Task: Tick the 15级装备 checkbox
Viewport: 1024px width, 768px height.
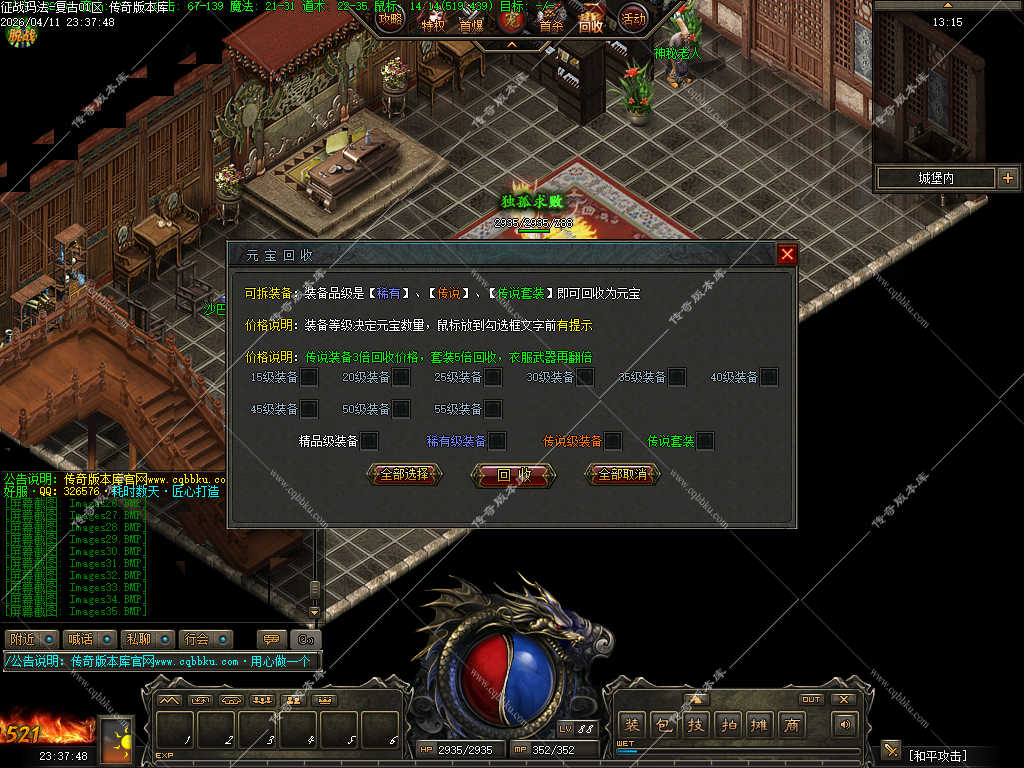Action: 309,377
